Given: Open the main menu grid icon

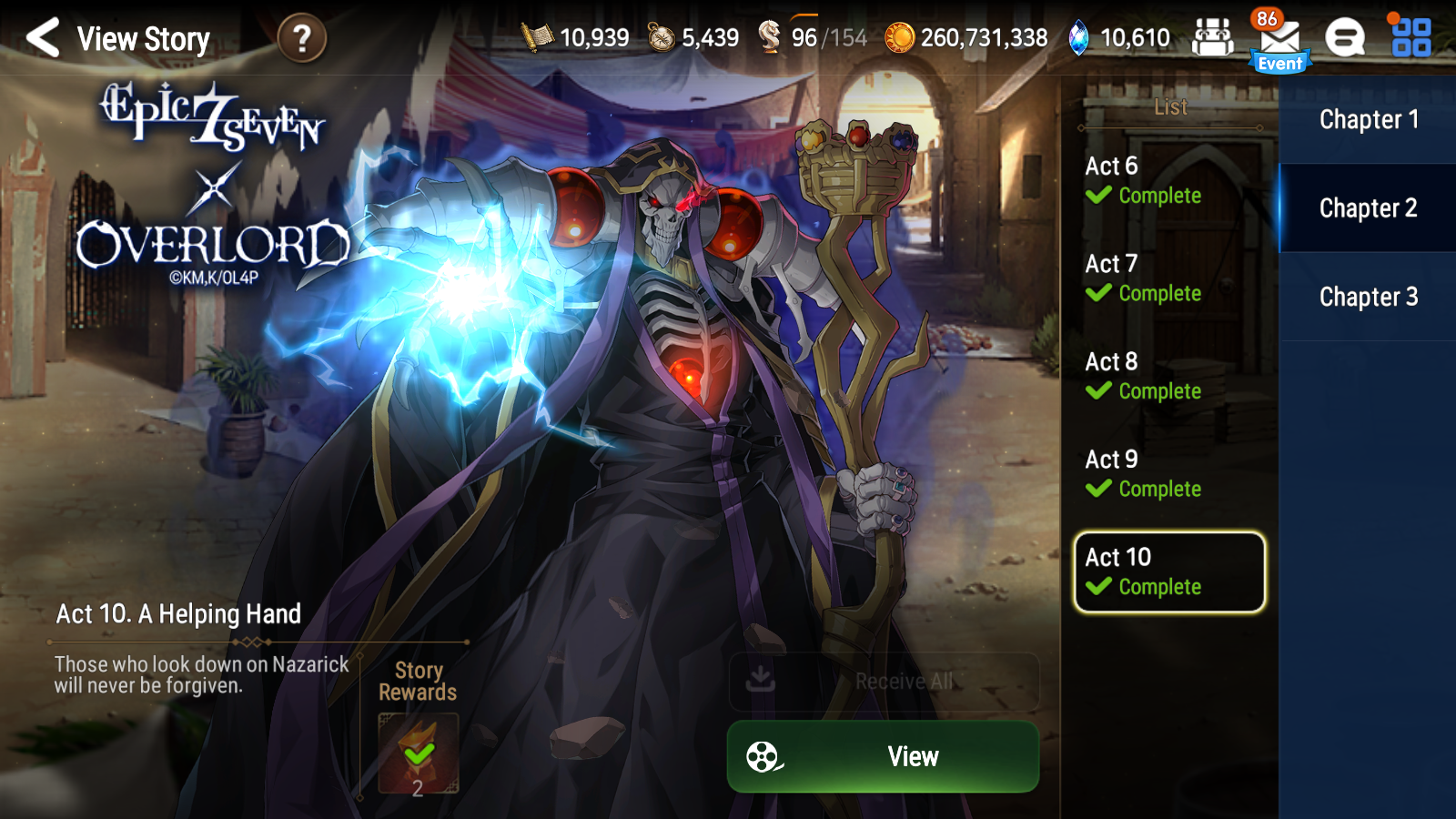Looking at the screenshot, I should [x=1413, y=36].
